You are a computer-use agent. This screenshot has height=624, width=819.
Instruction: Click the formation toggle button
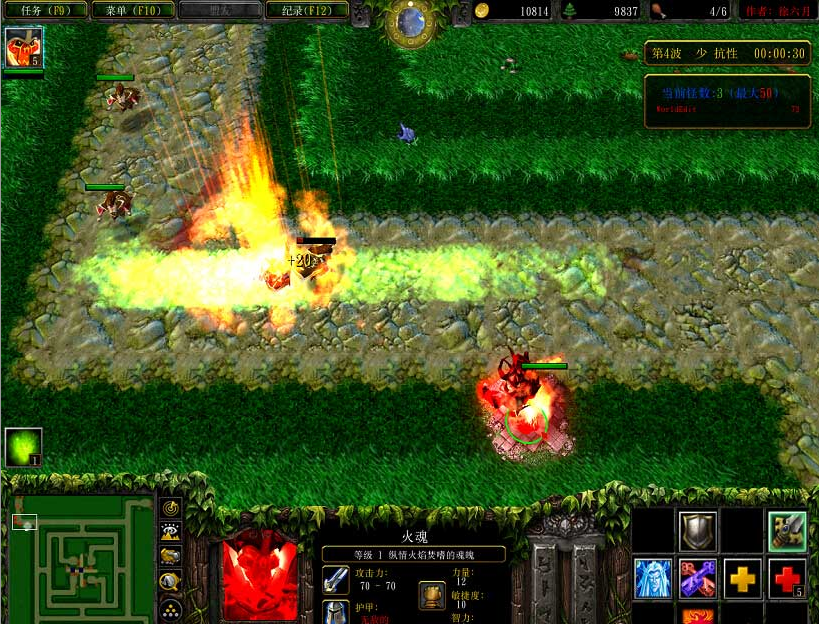coord(171,606)
